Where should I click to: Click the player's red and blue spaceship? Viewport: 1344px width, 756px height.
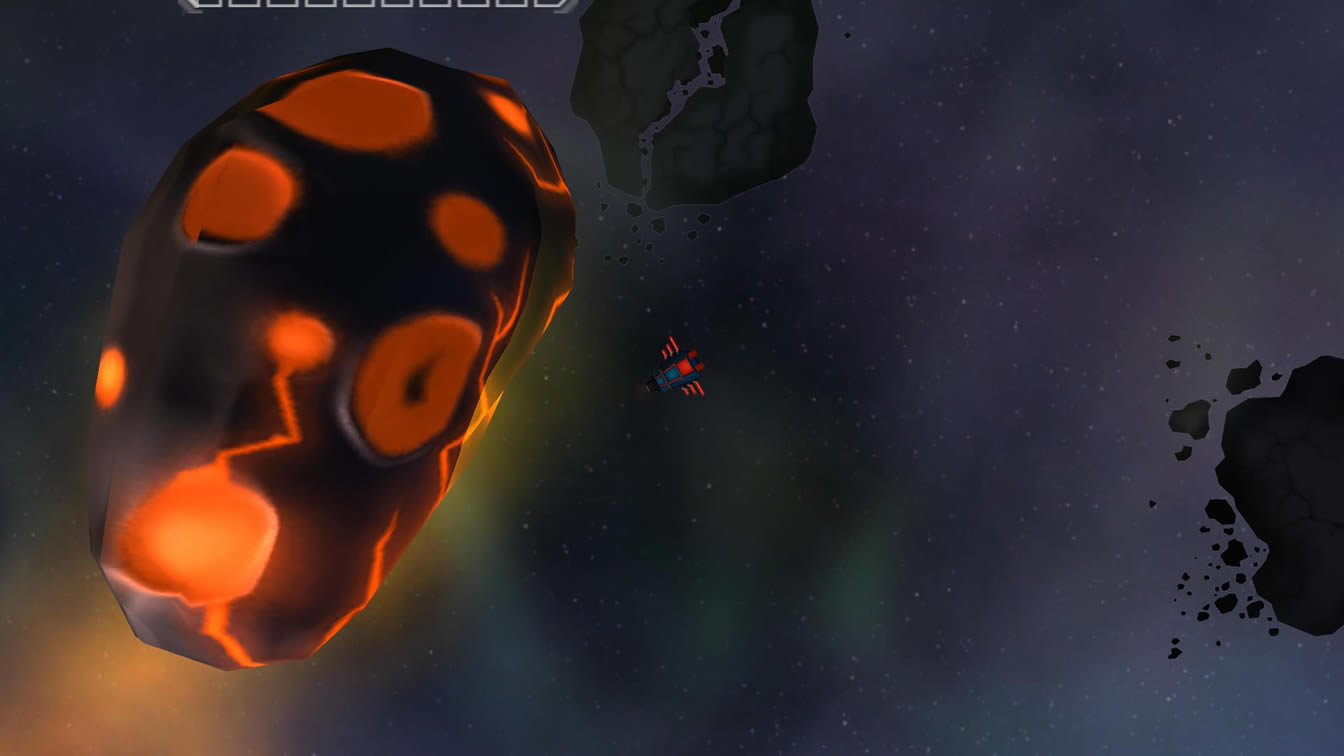point(678,372)
